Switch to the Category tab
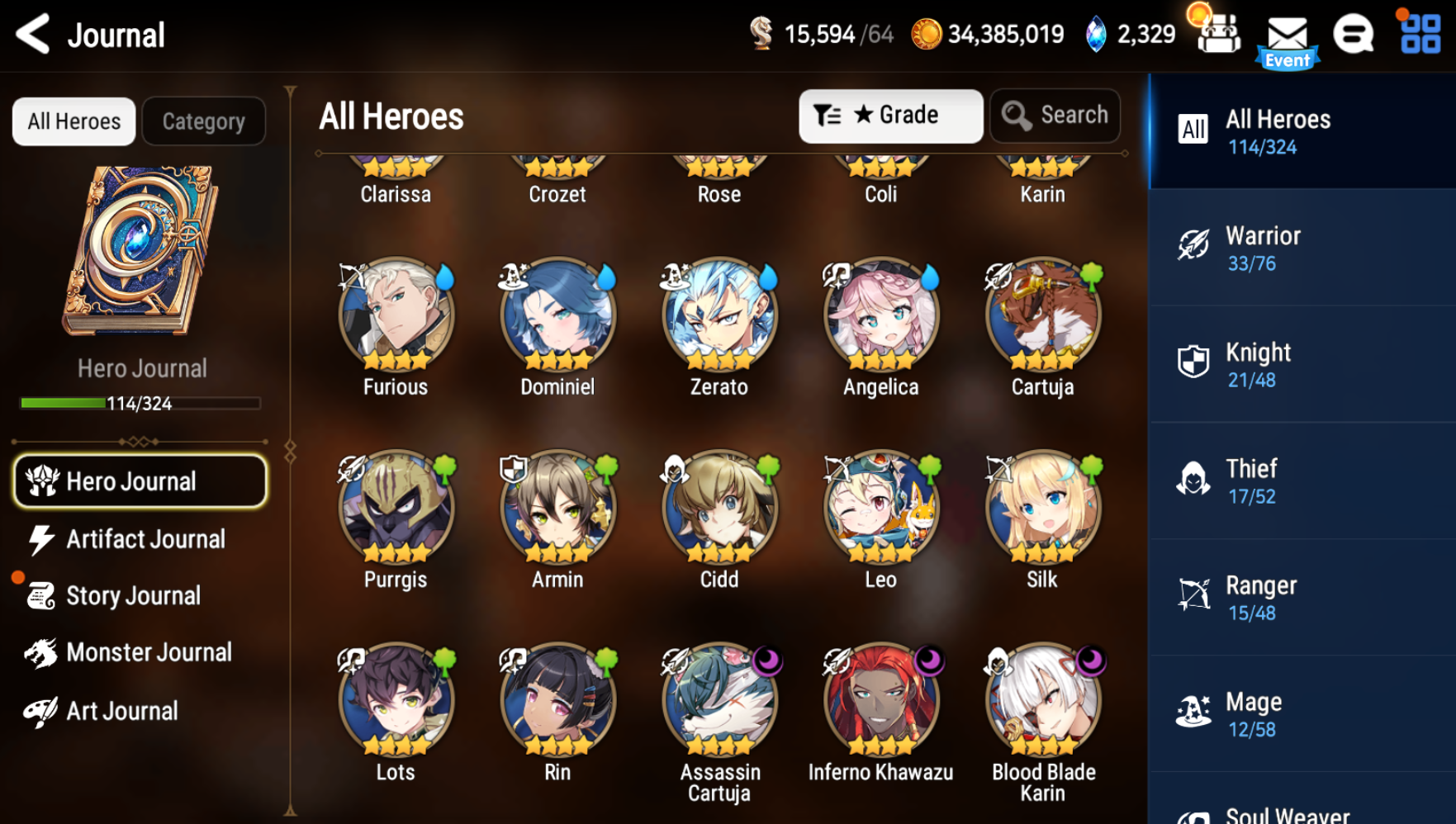 tap(204, 121)
